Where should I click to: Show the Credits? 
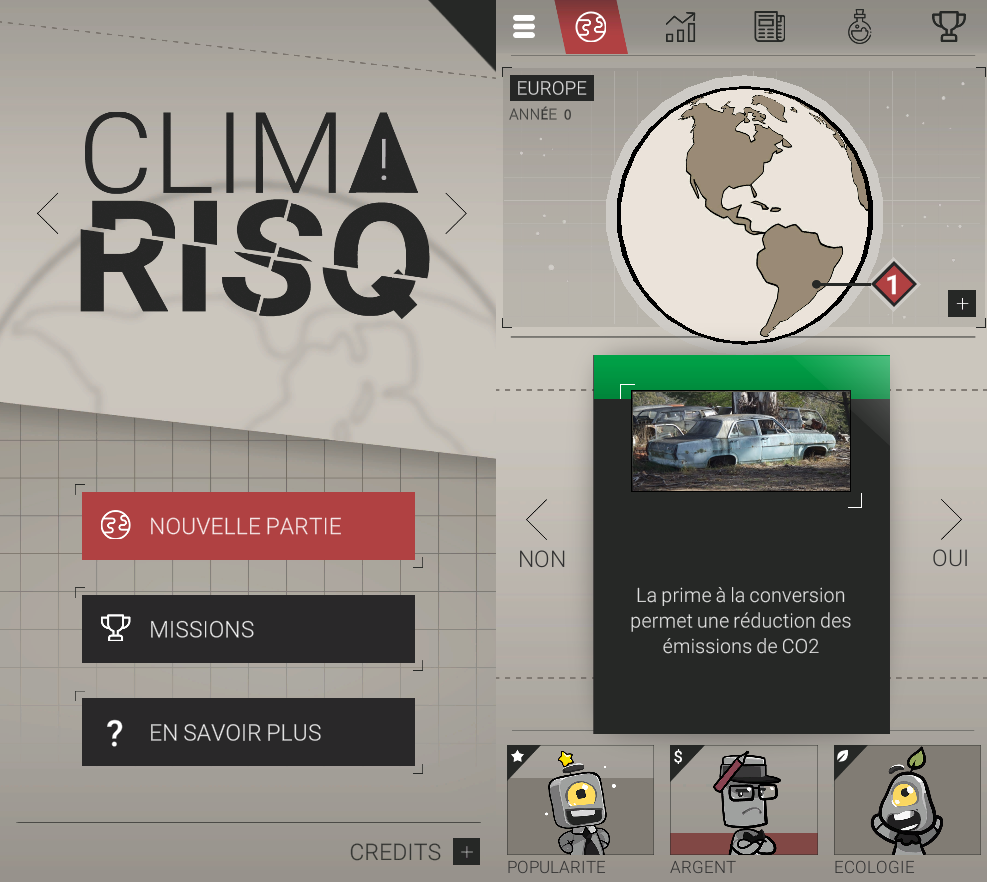pyautogui.click(x=465, y=852)
